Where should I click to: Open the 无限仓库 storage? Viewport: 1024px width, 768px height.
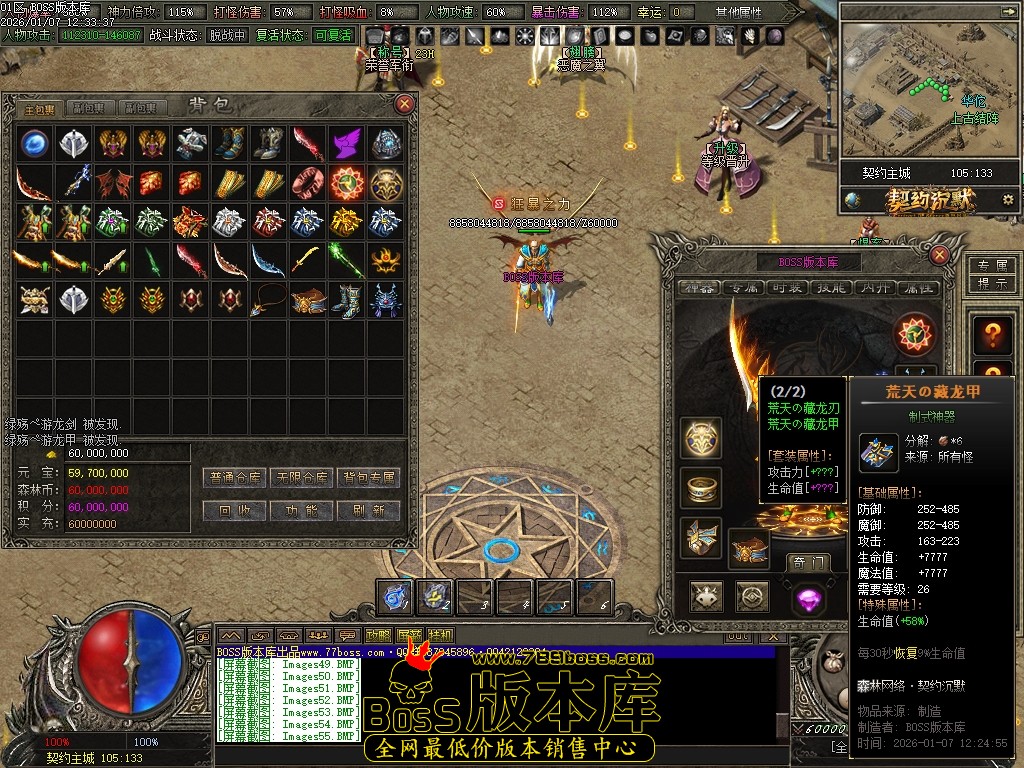(x=301, y=478)
